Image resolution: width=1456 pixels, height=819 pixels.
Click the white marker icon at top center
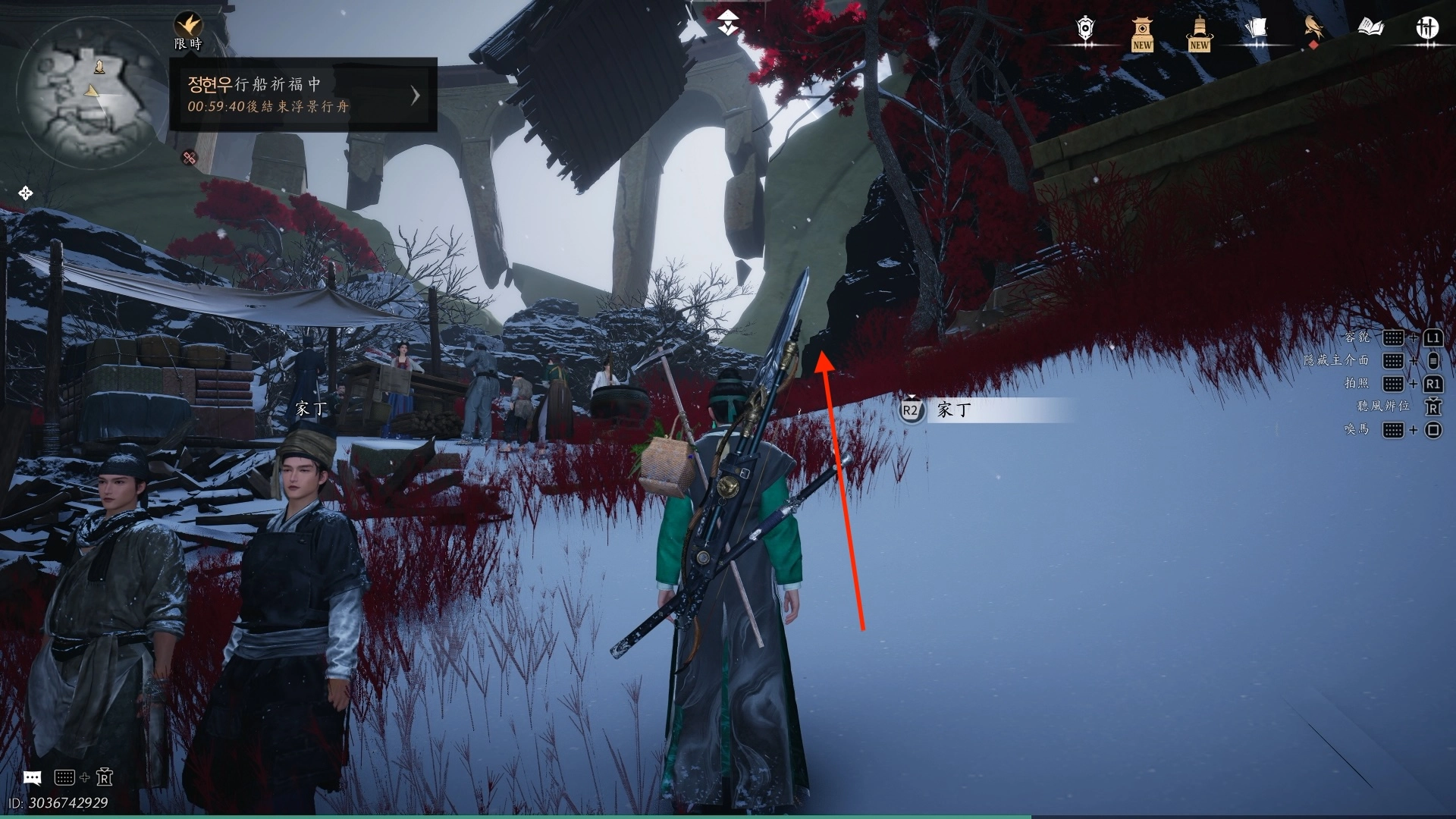[x=728, y=23]
